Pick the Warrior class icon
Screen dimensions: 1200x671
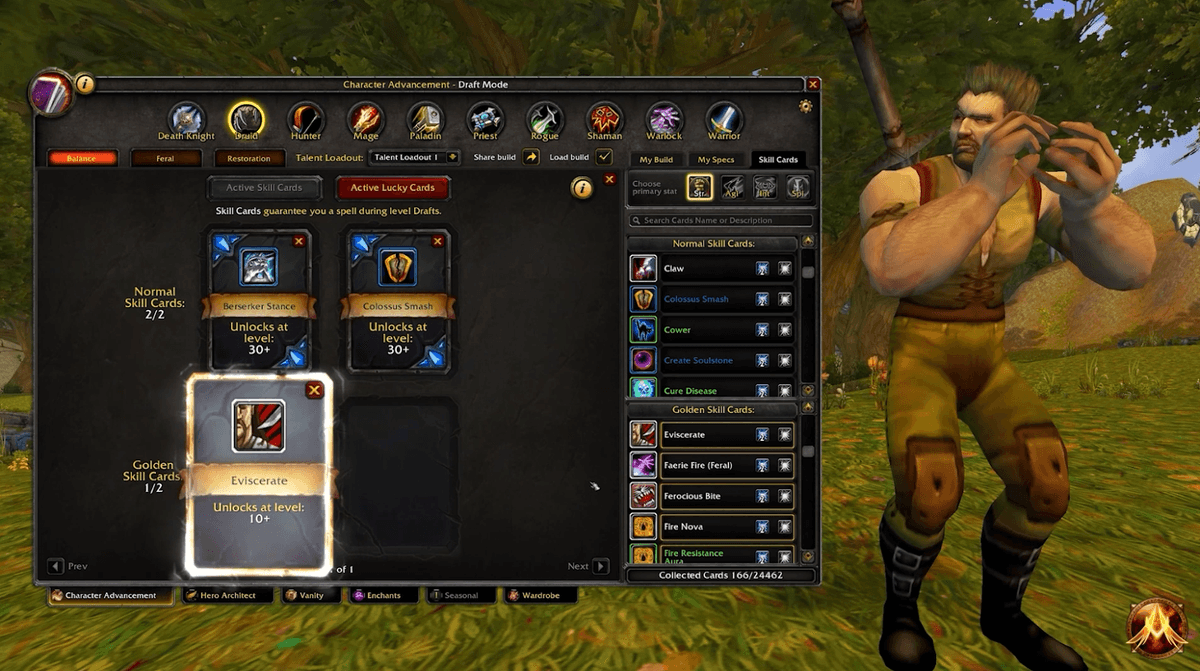tap(724, 120)
